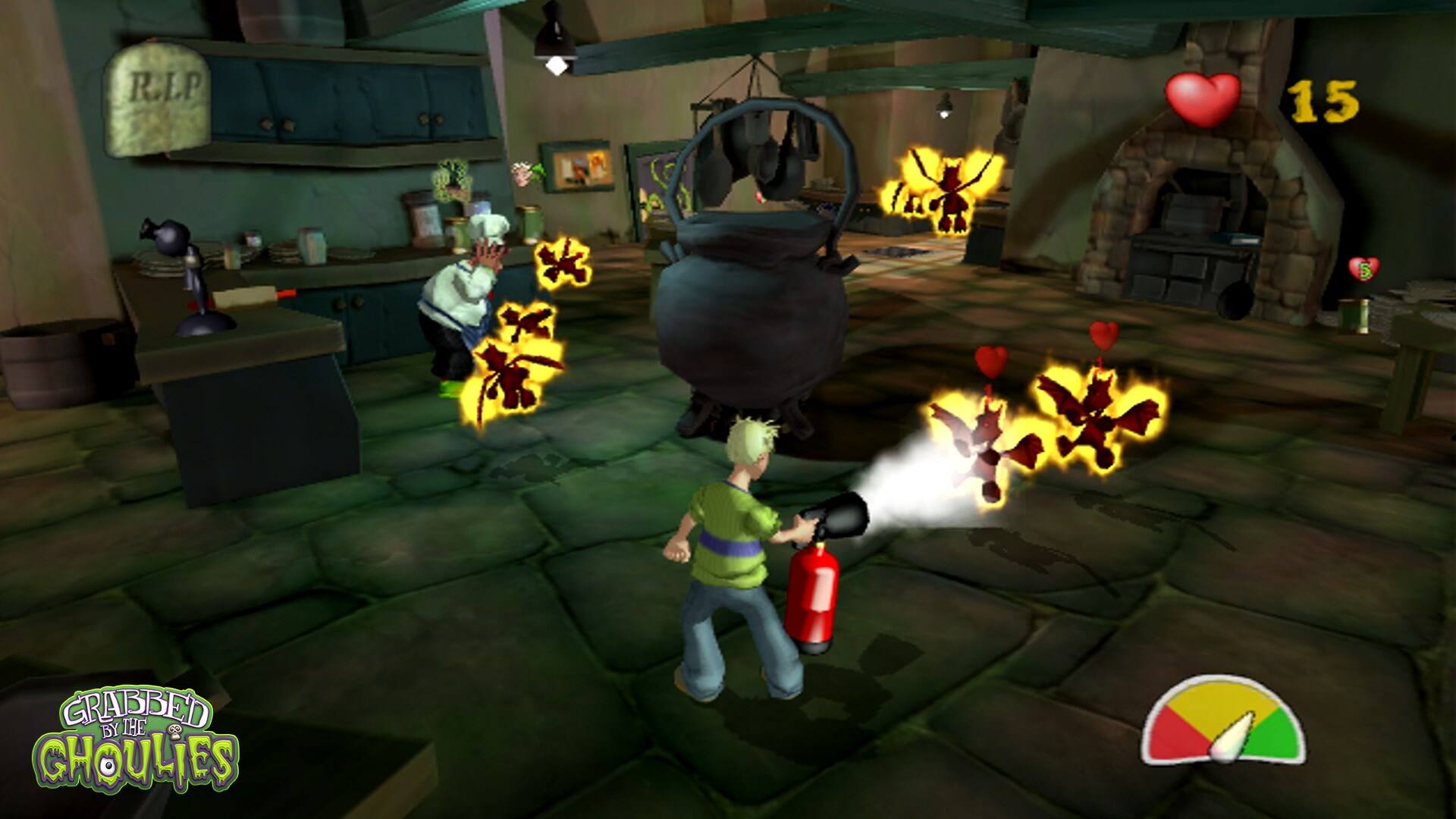Image resolution: width=1456 pixels, height=819 pixels.
Task: Select the red-yellow-green weapon gauge dial
Action: pos(1223,723)
